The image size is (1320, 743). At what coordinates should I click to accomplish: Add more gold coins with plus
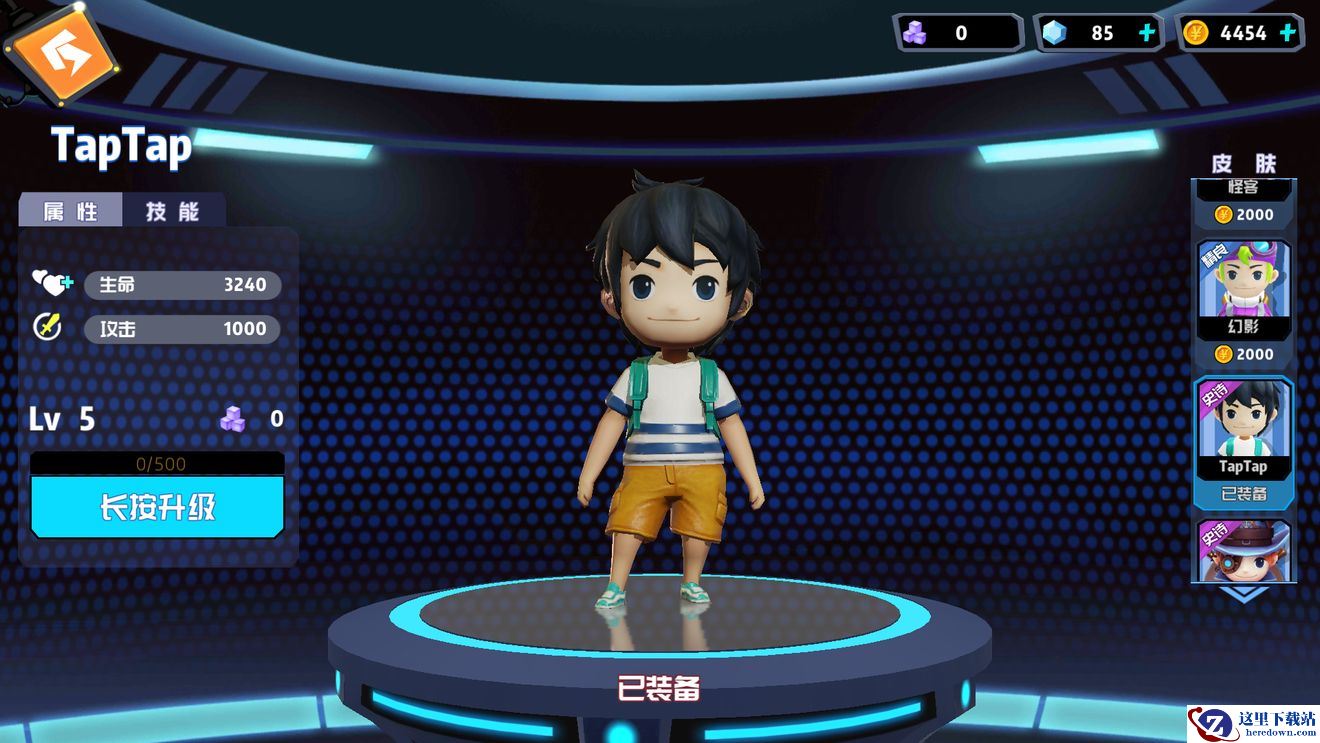tap(1288, 33)
